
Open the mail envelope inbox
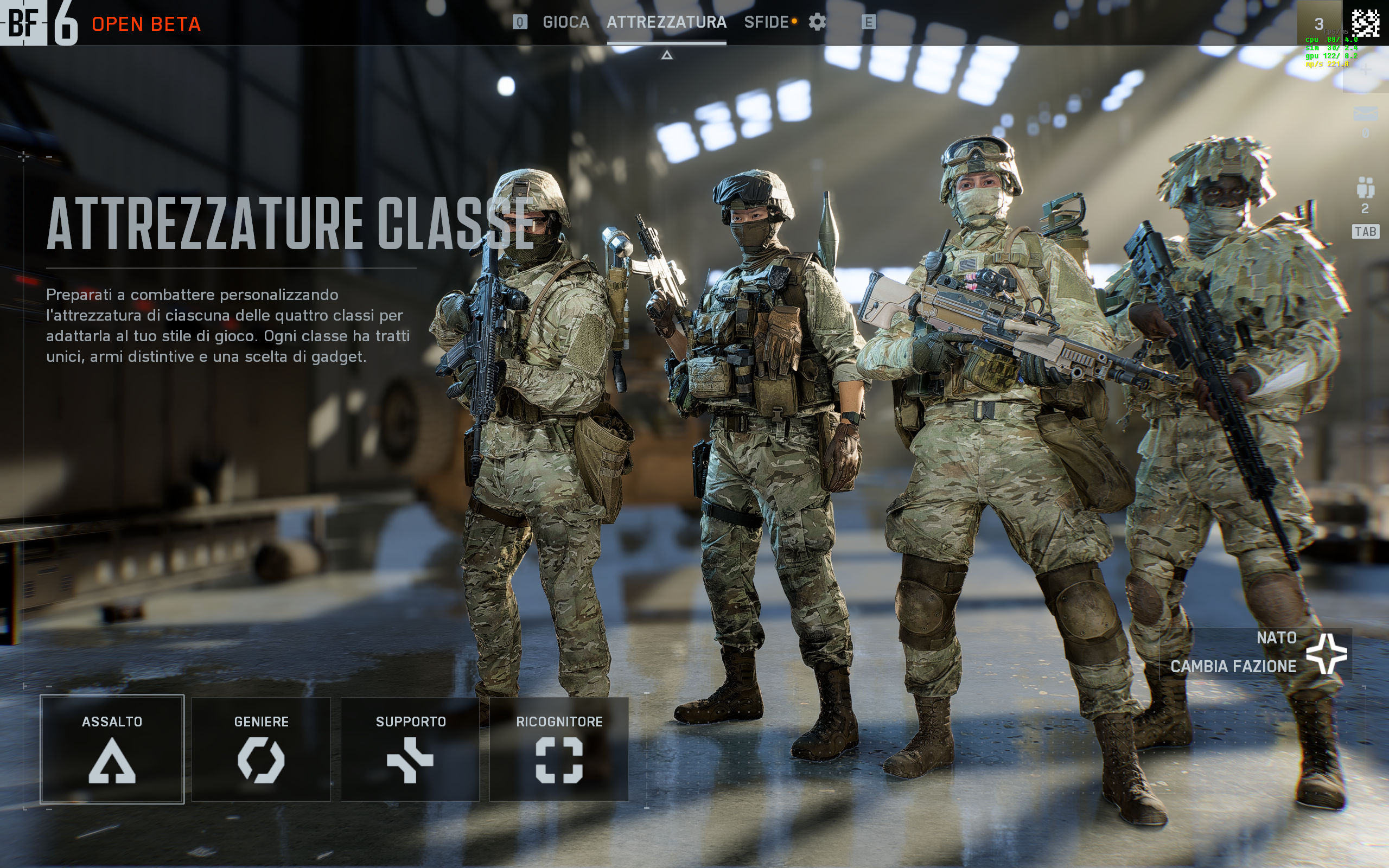point(1365,114)
